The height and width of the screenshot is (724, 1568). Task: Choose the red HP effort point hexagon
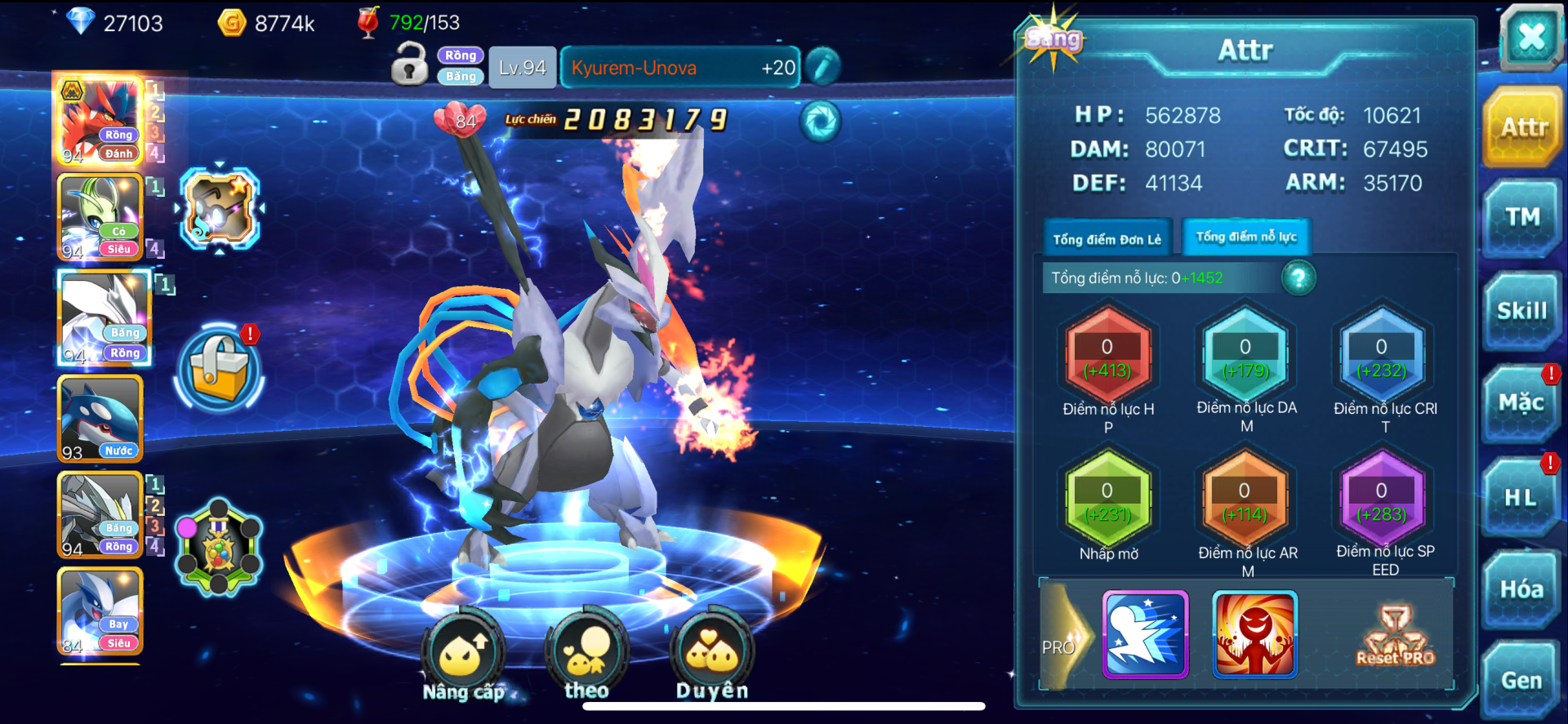[1107, 357]
